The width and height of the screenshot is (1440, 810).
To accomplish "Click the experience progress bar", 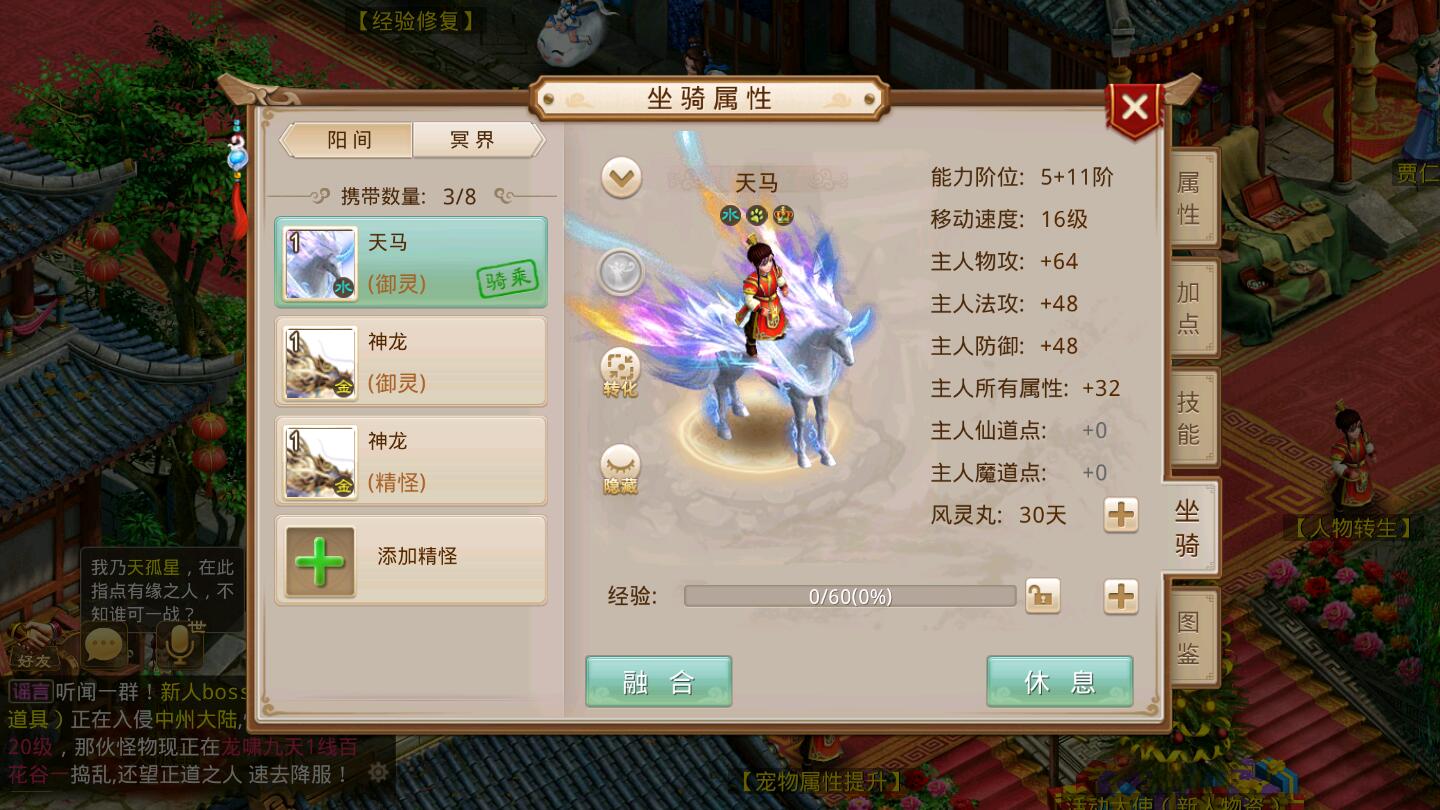I will click(x=849, y=596).
